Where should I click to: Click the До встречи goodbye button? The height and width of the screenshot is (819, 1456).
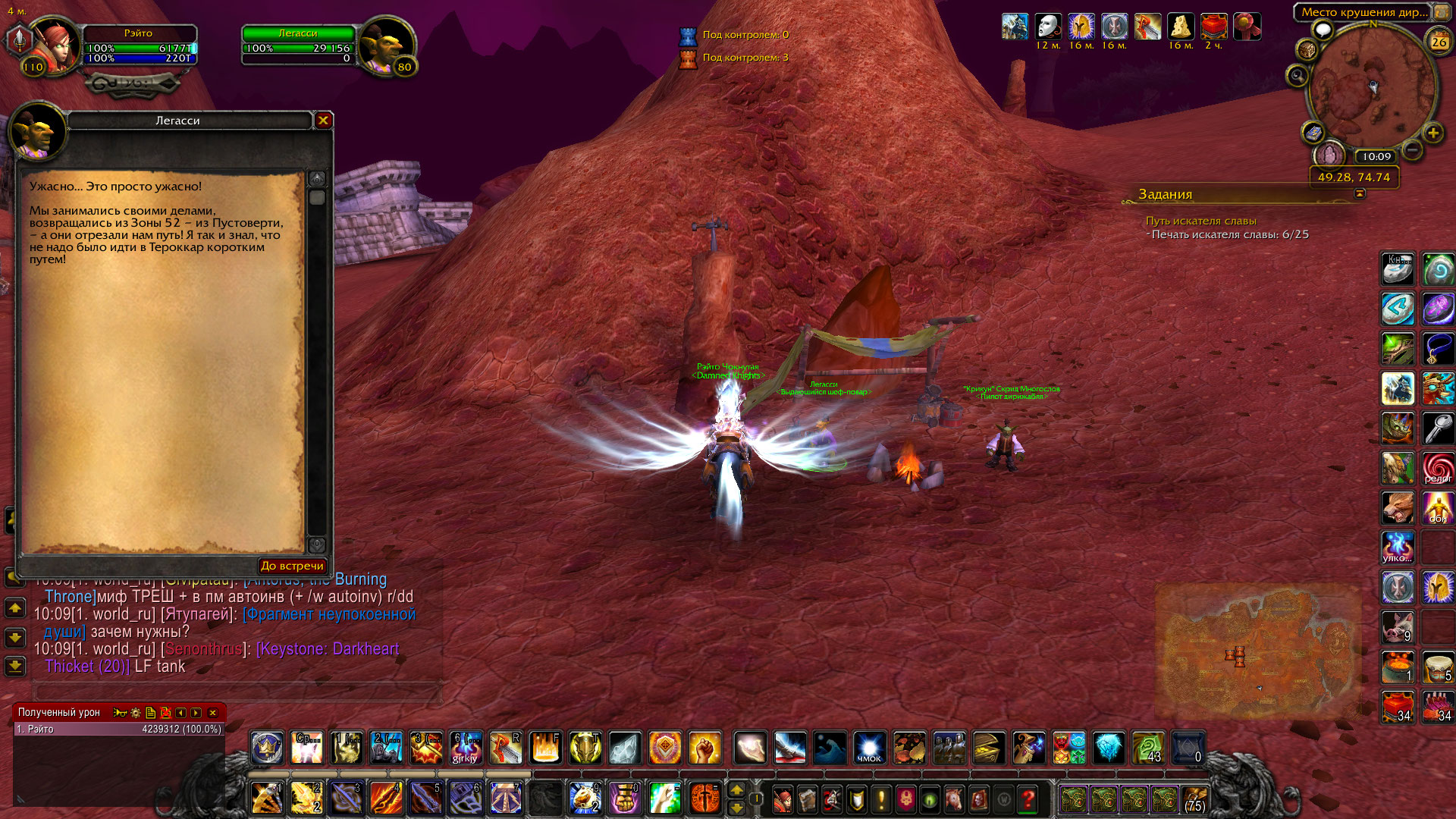pos(292,566)
